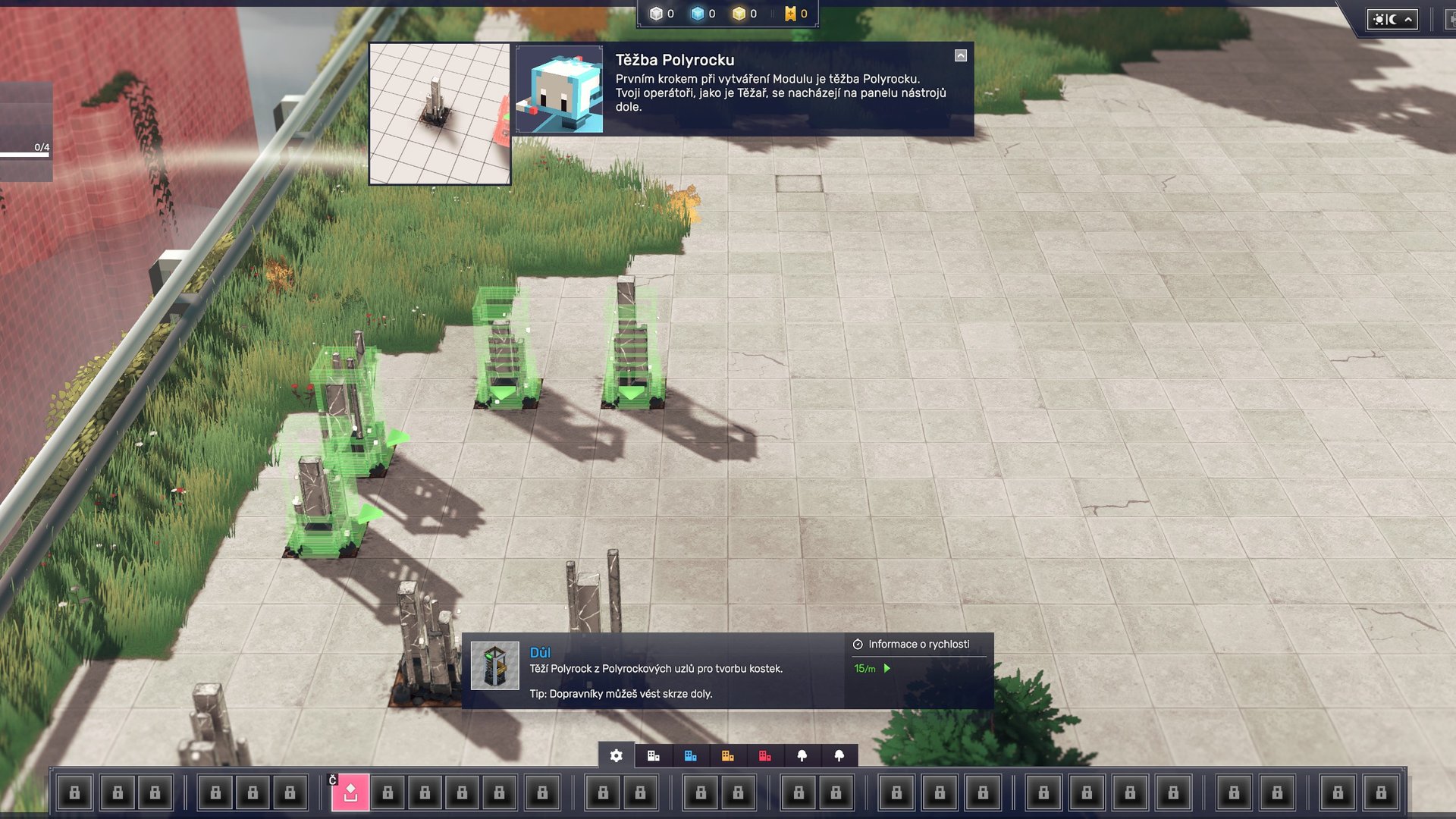
Task: Click the blue cube resource counter icon
Action: coord(698,12)
